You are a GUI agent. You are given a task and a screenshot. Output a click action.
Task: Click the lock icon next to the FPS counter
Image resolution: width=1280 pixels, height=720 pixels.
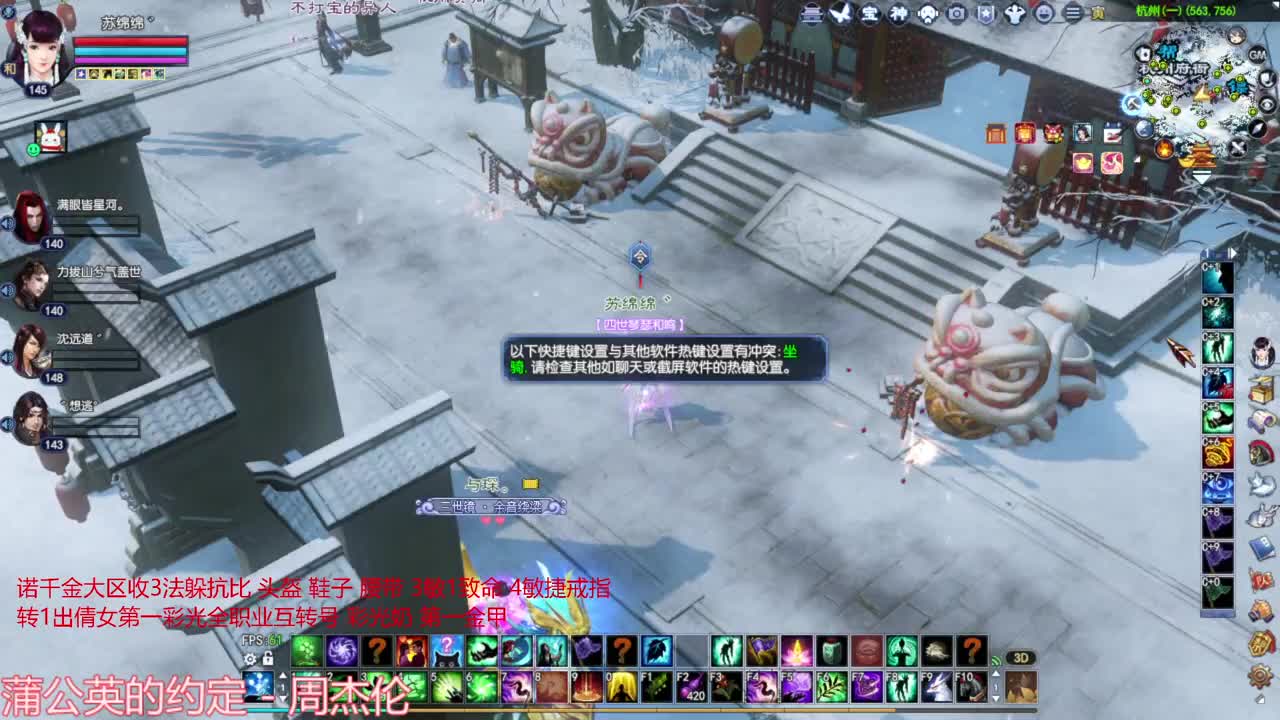266,659
